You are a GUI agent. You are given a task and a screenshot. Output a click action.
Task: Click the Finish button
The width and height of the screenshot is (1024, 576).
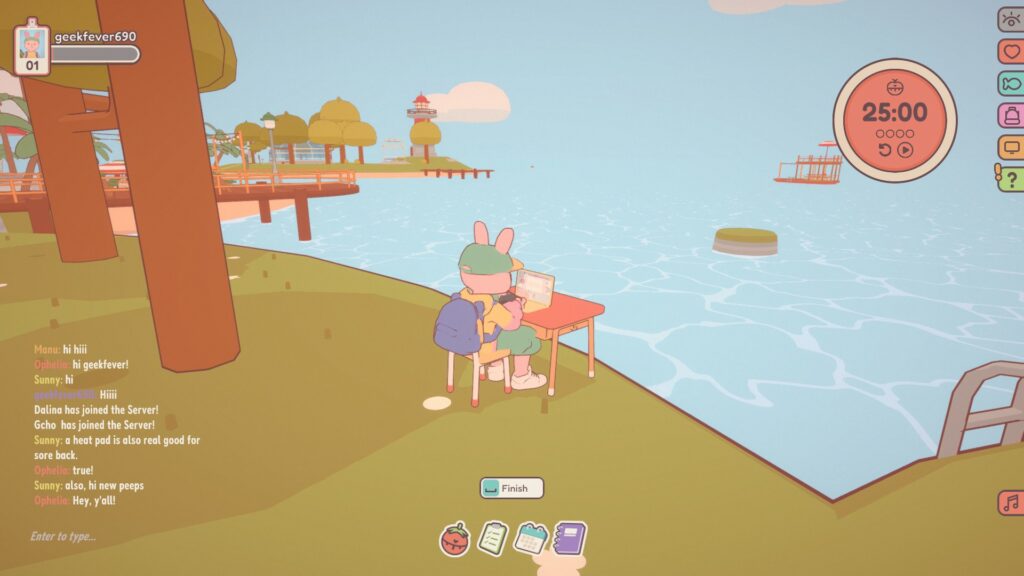[511, 488]
